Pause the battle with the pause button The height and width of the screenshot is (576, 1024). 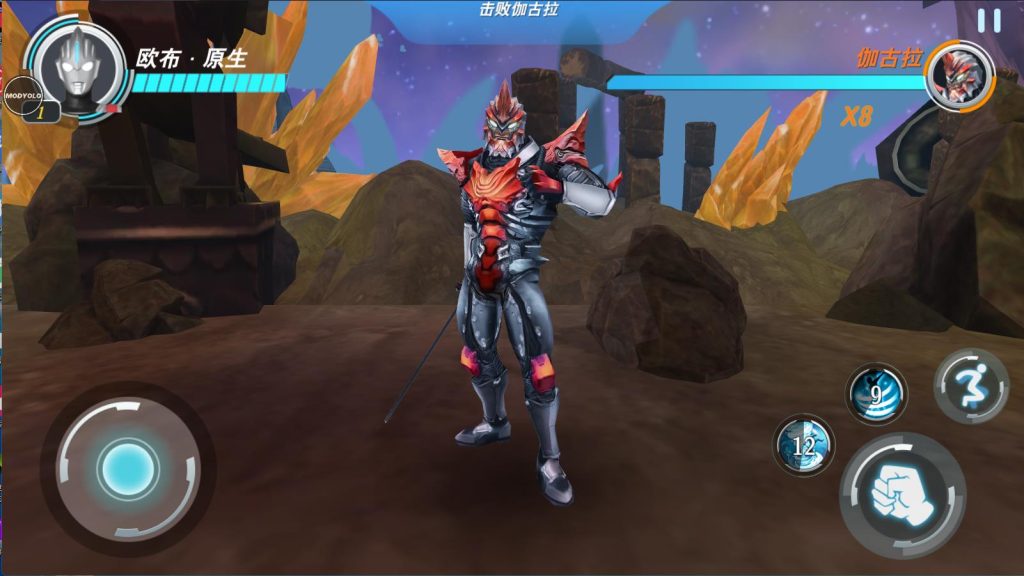point(988,20)
